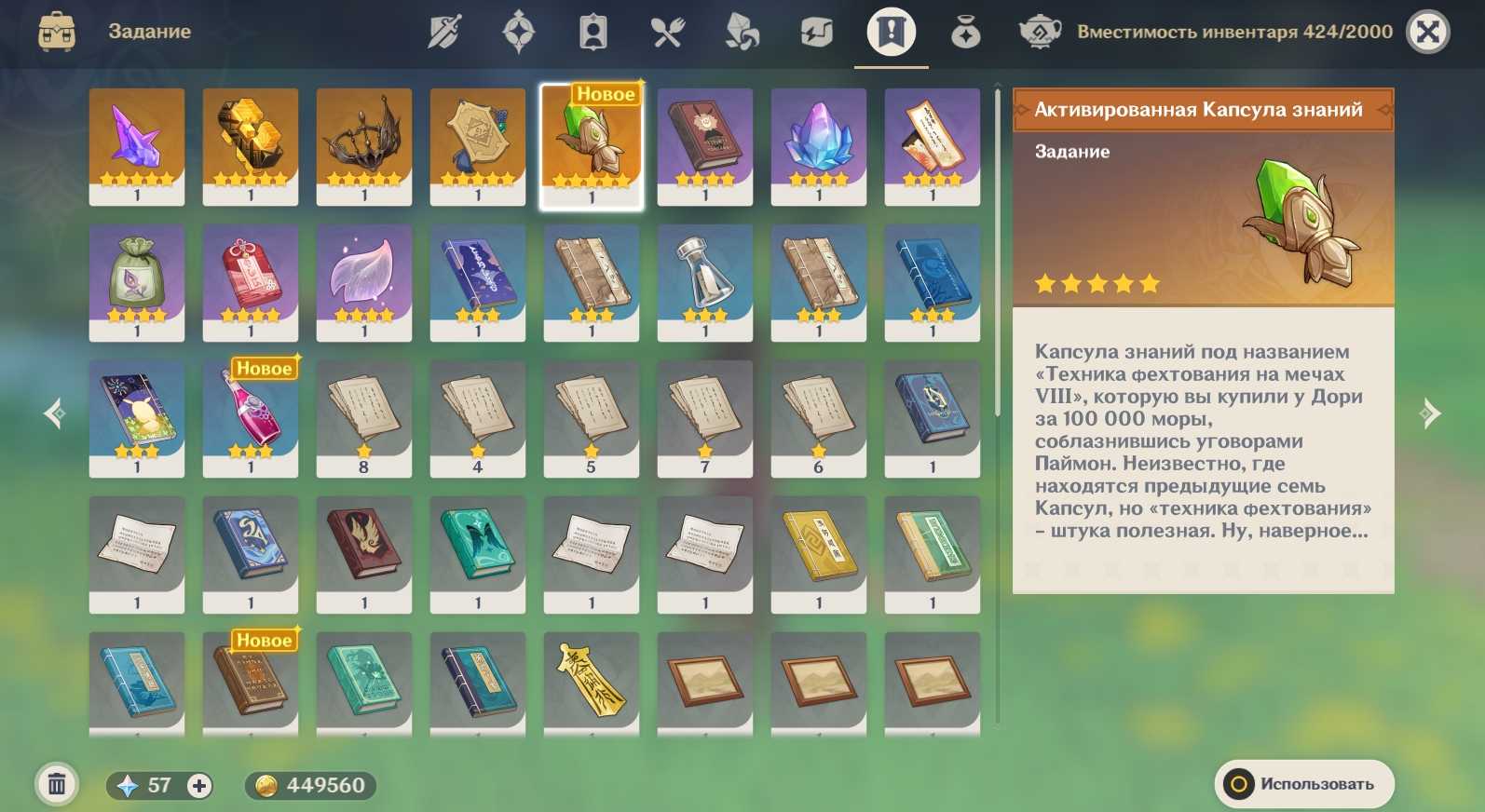1485x812 pixels.
Task: Open the artifacts inventory tab
Action: point(519,33)
